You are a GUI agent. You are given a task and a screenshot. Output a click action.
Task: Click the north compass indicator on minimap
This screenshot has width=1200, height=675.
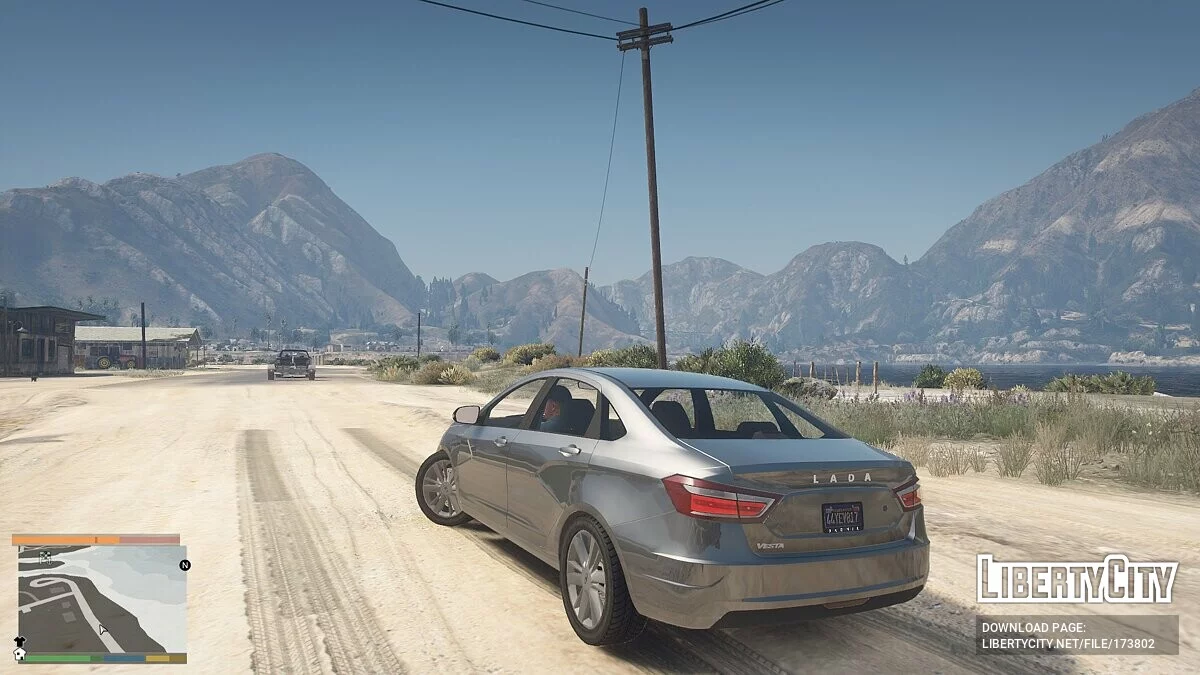[x=185, y=565]
